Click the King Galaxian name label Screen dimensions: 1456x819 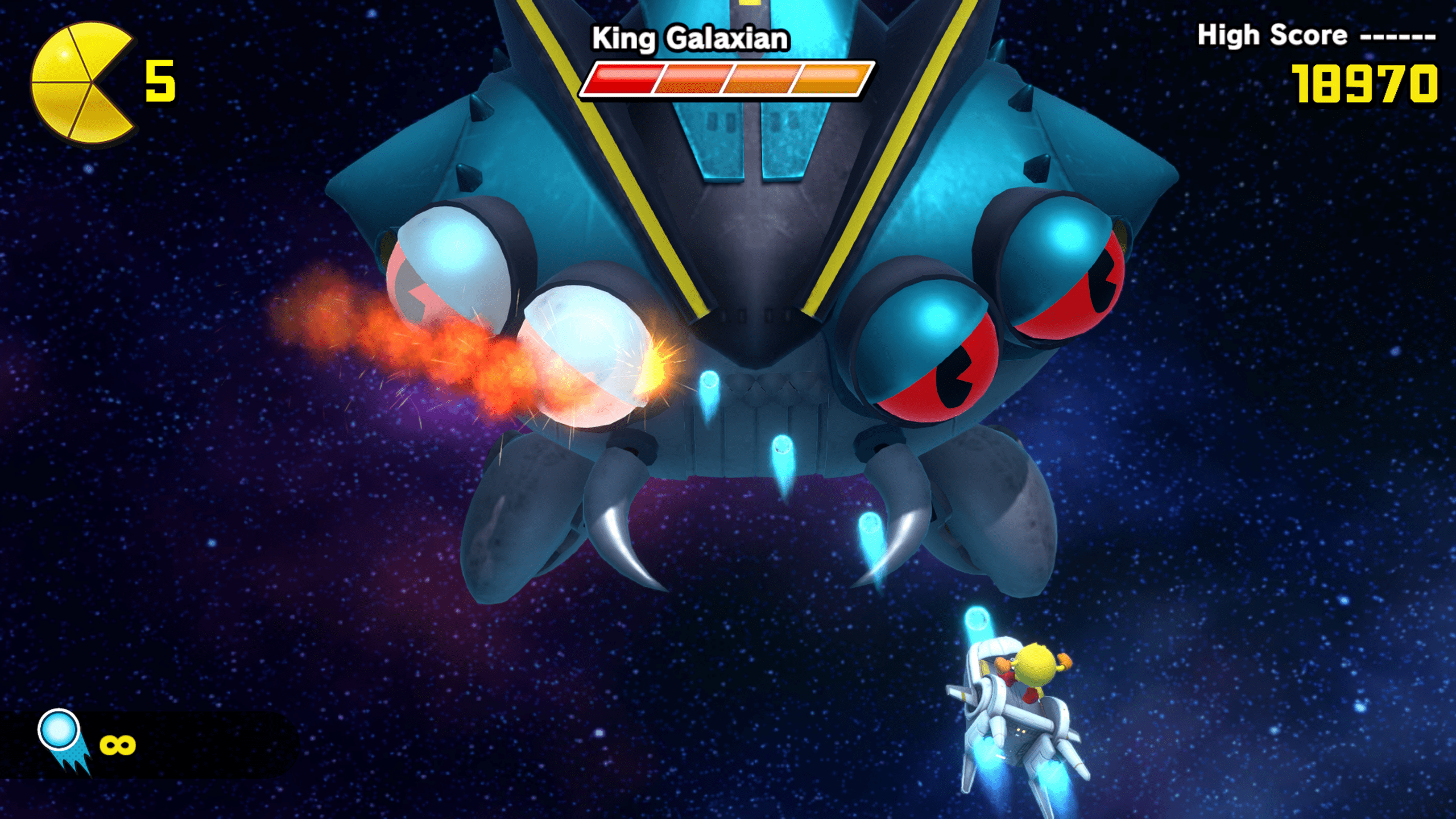coord(693,38)
